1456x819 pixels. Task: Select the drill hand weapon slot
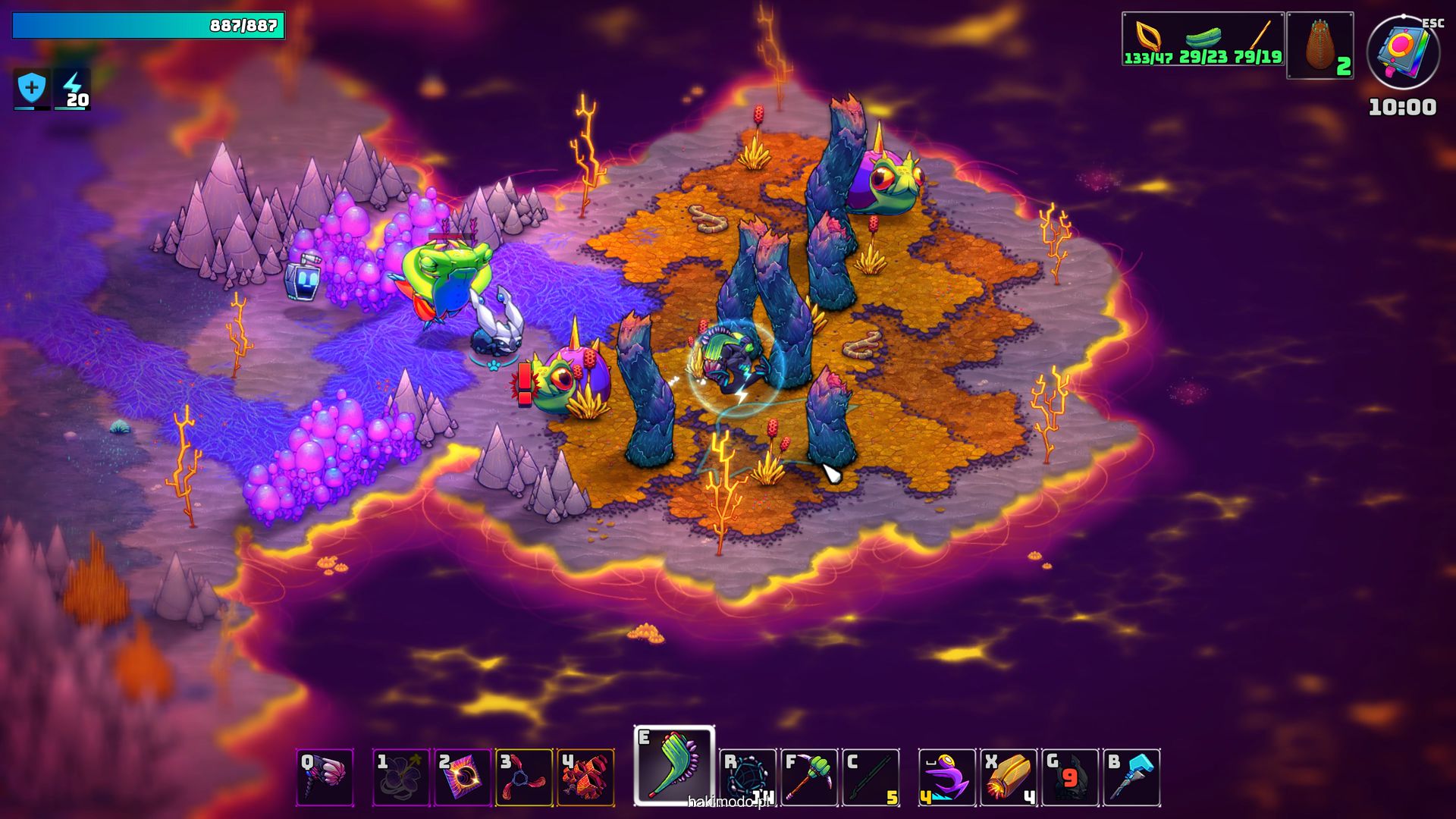pyautogui.click(x=325, y=777)
